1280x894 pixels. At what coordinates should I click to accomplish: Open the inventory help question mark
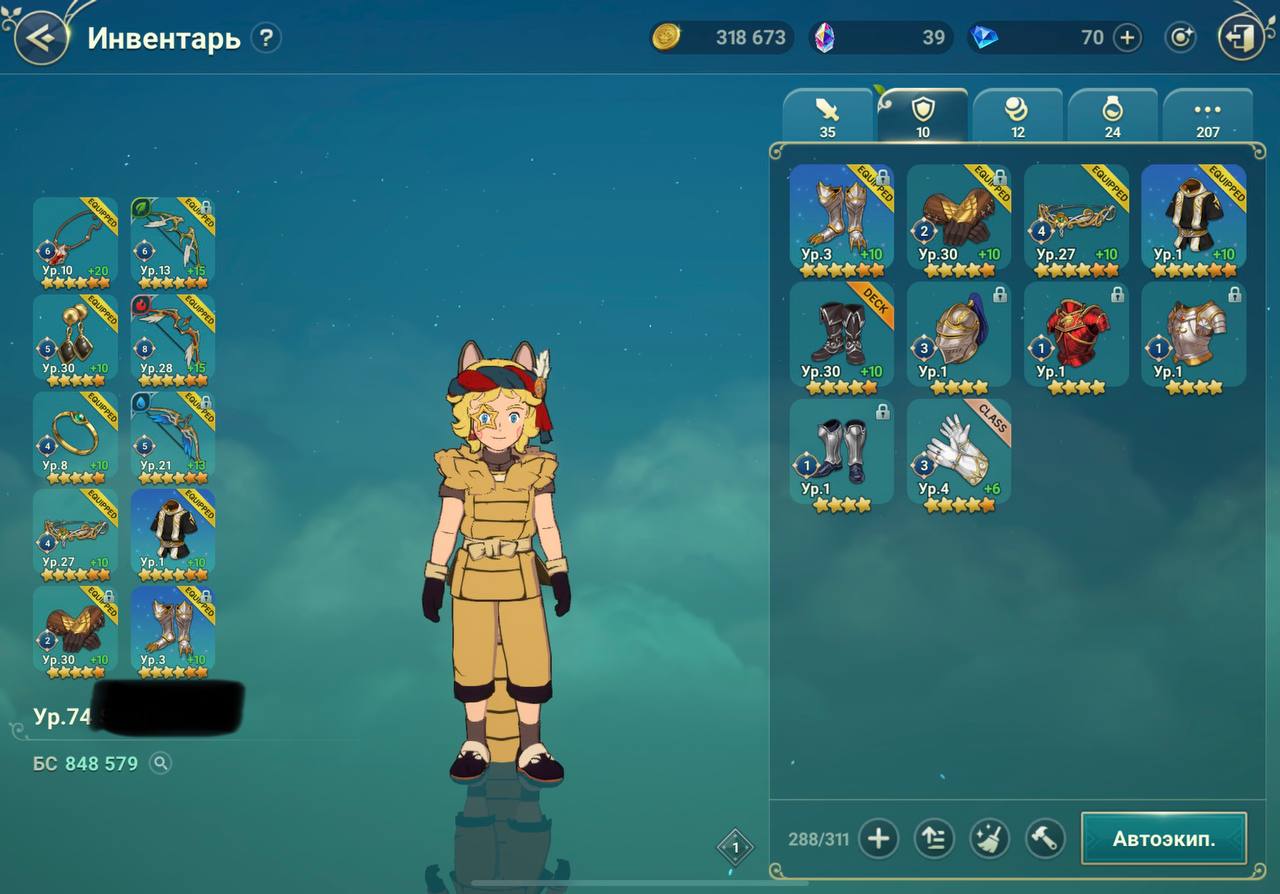265,39
